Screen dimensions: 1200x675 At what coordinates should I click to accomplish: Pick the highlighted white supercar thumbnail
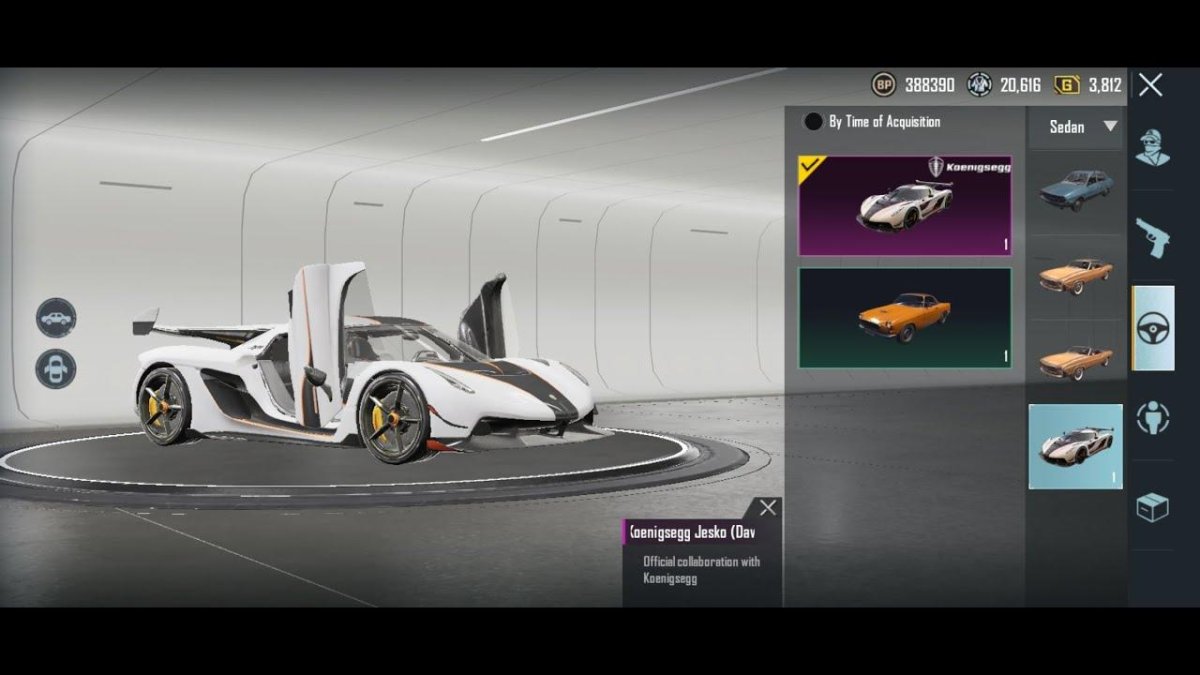tap(1075, 446)
